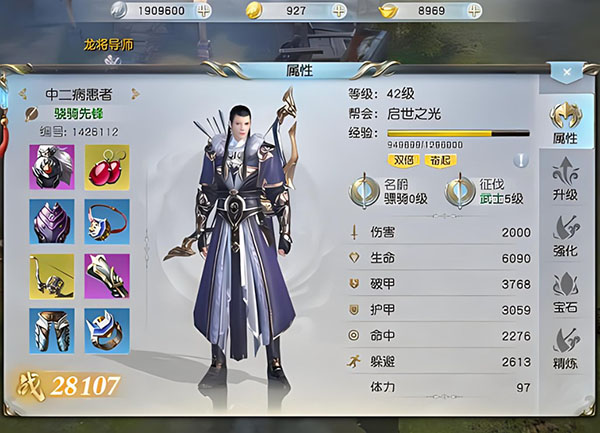Inspect the leg armor slot
600x433 pixels.
[52, 331]
